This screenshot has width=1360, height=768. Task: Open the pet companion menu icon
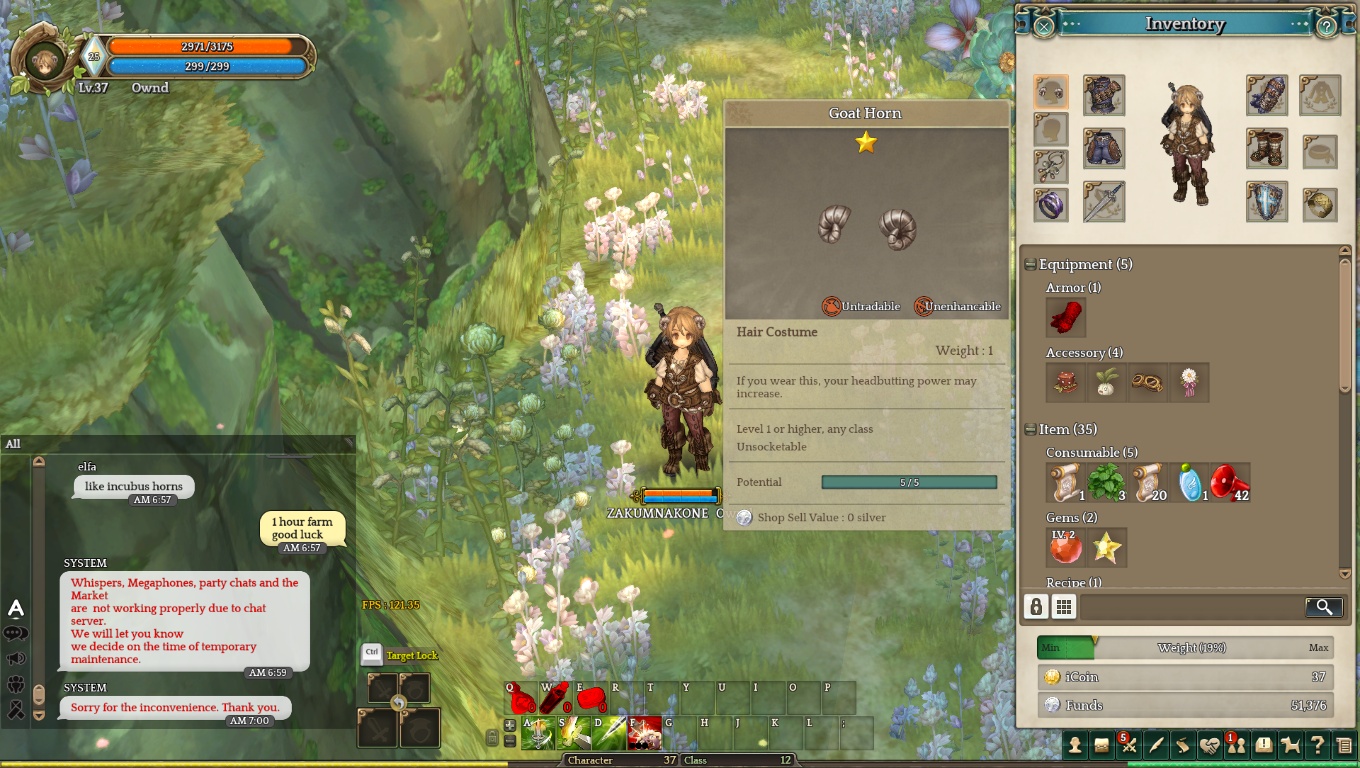tap(1291, 745)
